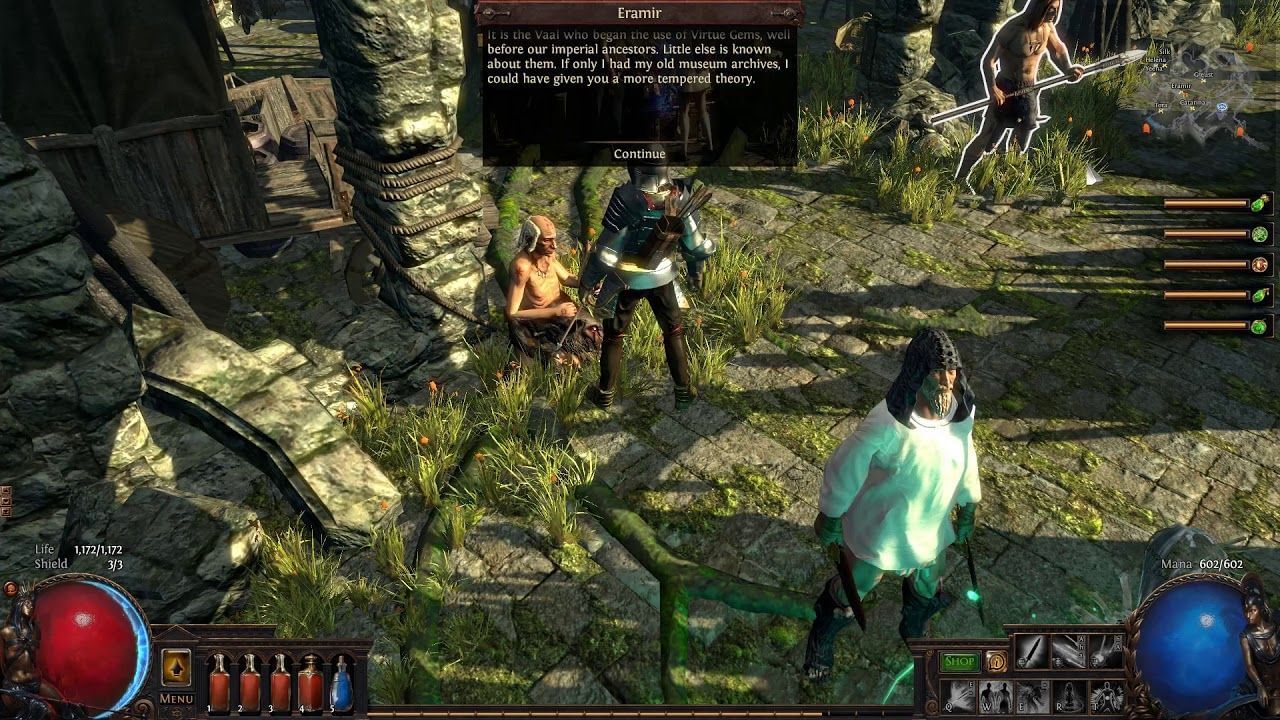Use life flask in slot 4
The height and width of the screenshot is (720, 1280).
[310, 683]
